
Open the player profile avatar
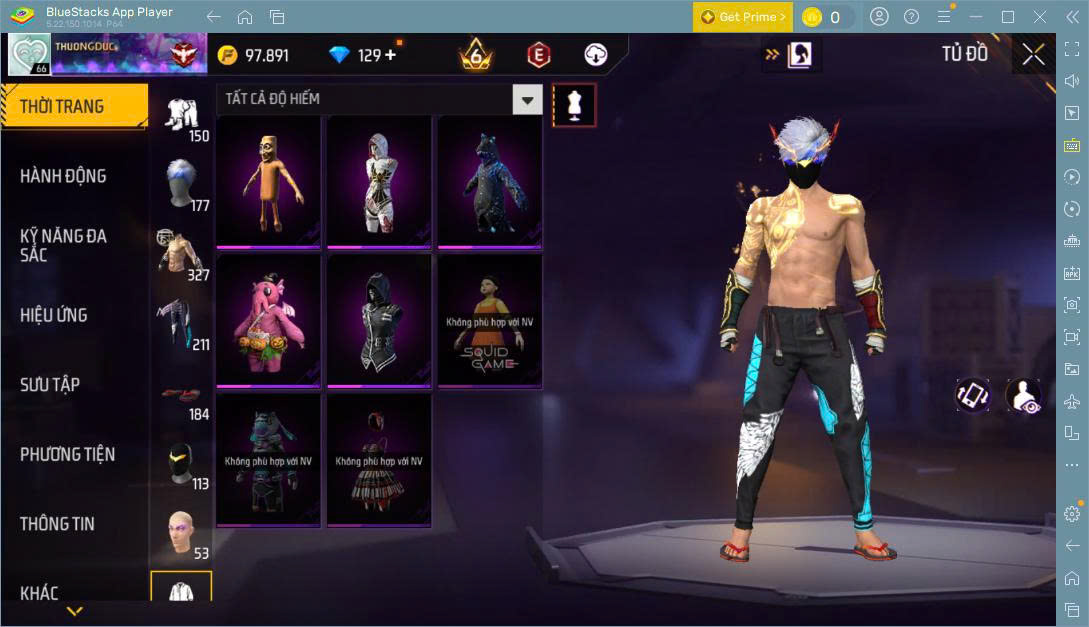[29, 54]
